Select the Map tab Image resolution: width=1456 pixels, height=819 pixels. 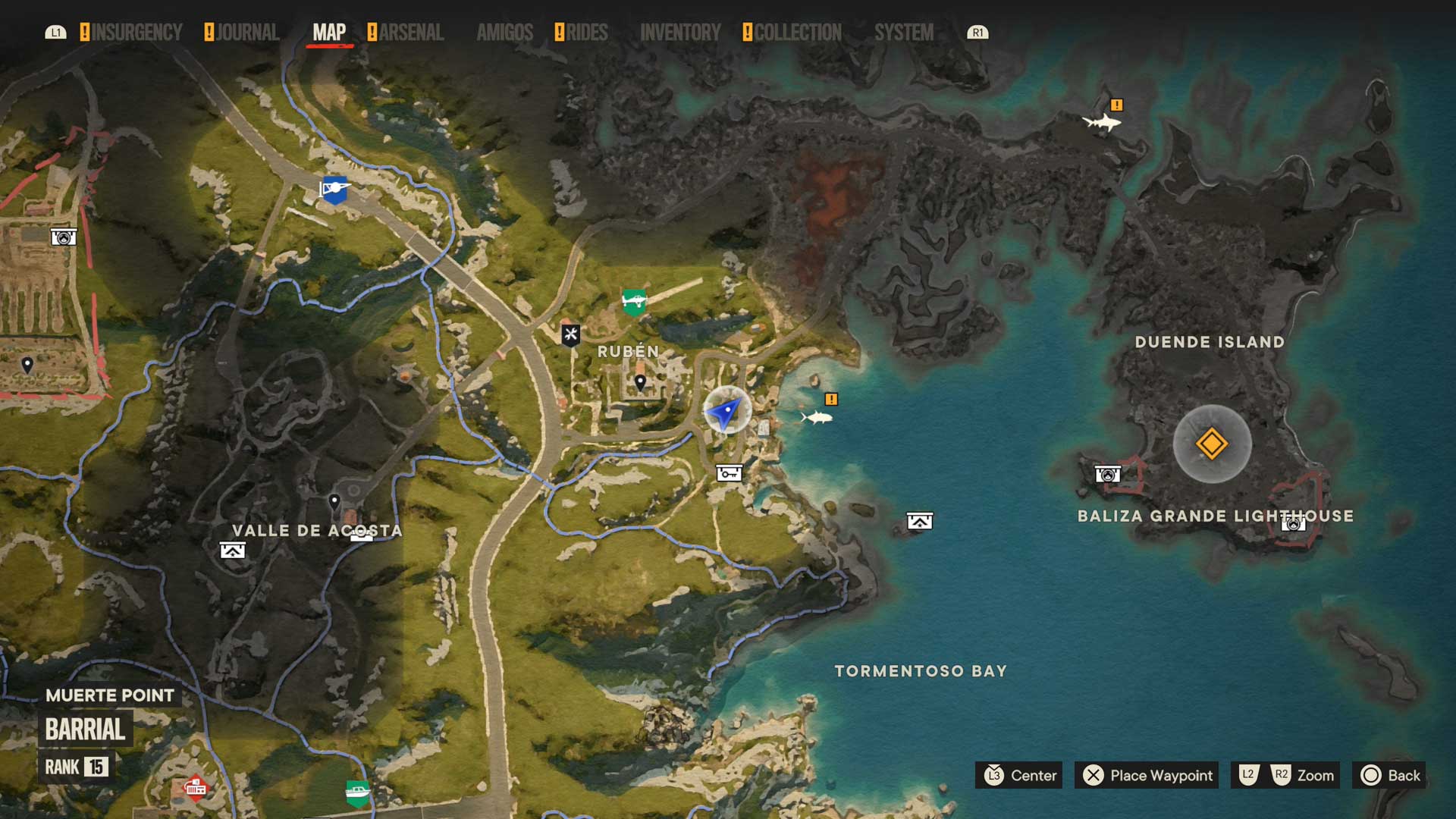tap(329, 33)
